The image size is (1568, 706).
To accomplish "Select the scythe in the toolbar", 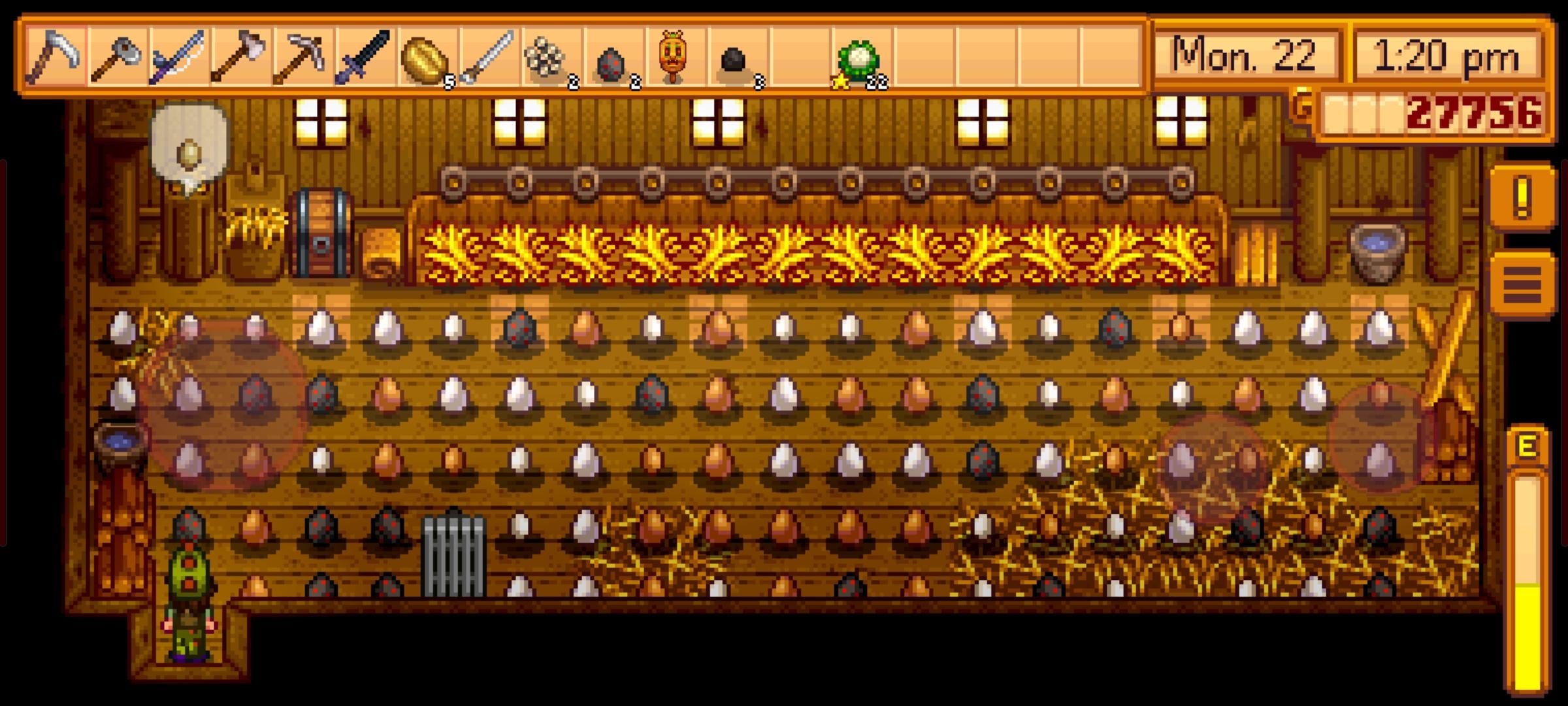I will coord(55,58).
